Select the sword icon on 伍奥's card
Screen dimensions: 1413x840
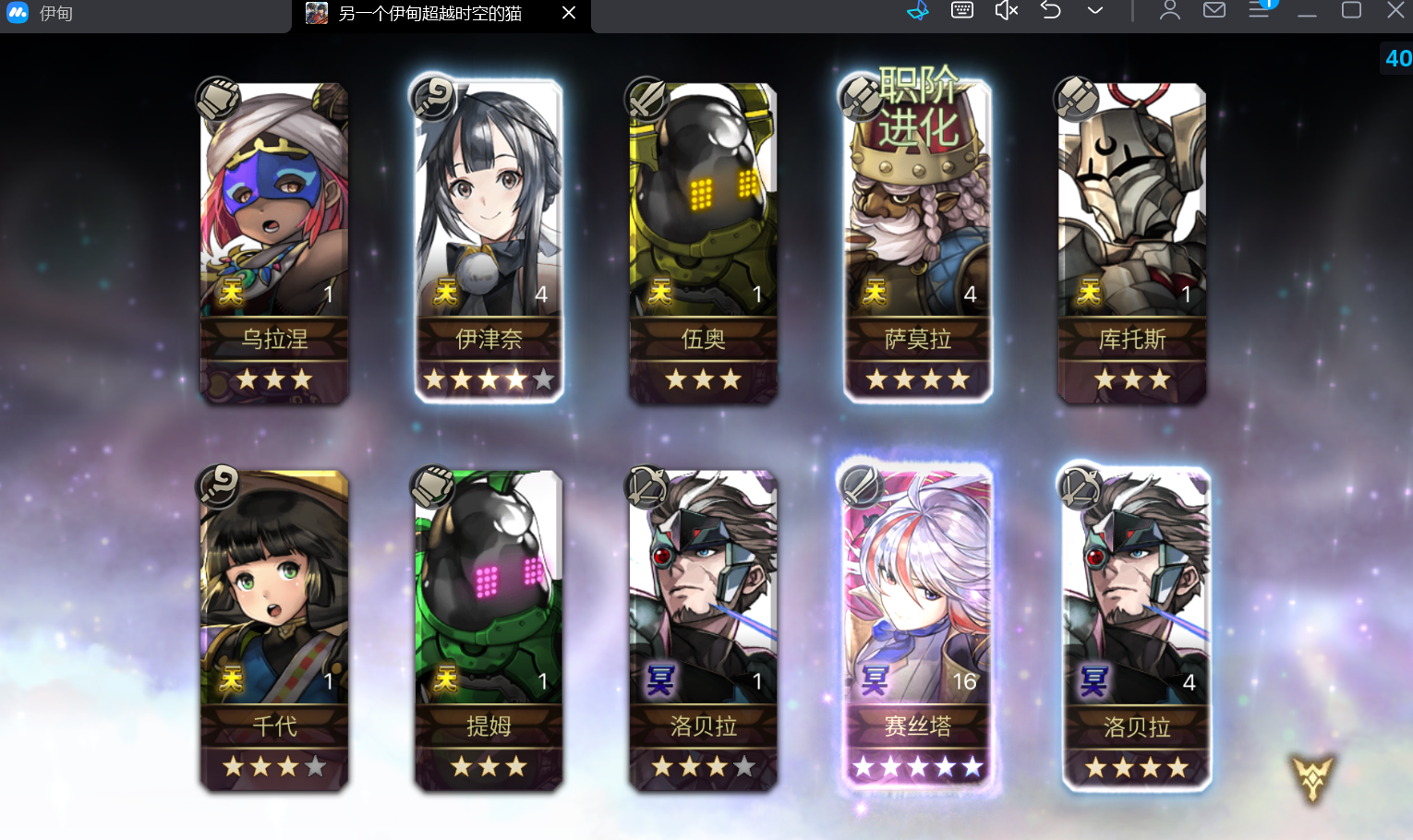(x=646, y=100)
